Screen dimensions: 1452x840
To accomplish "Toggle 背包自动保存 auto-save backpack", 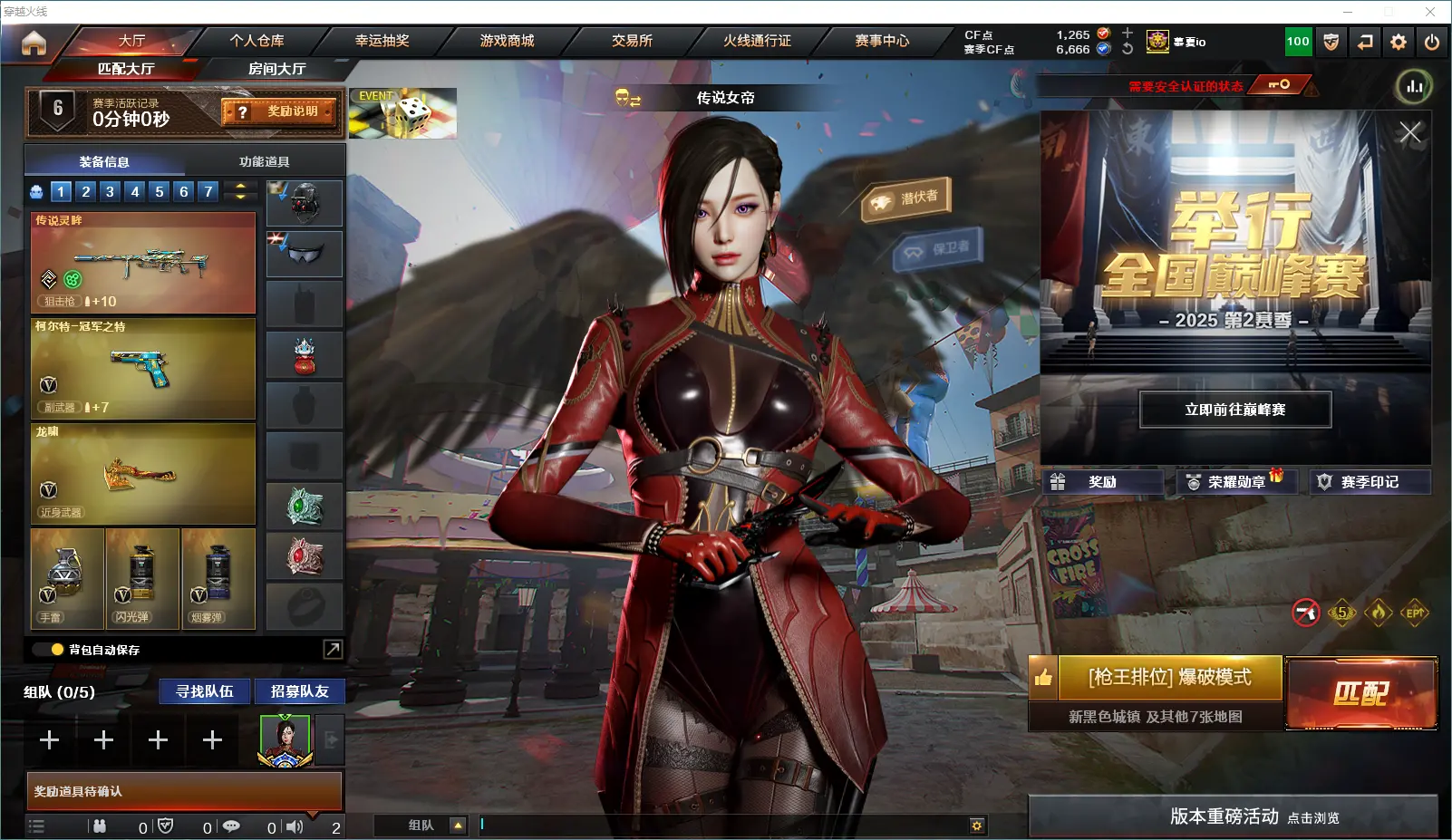I will tap(58, 650).
